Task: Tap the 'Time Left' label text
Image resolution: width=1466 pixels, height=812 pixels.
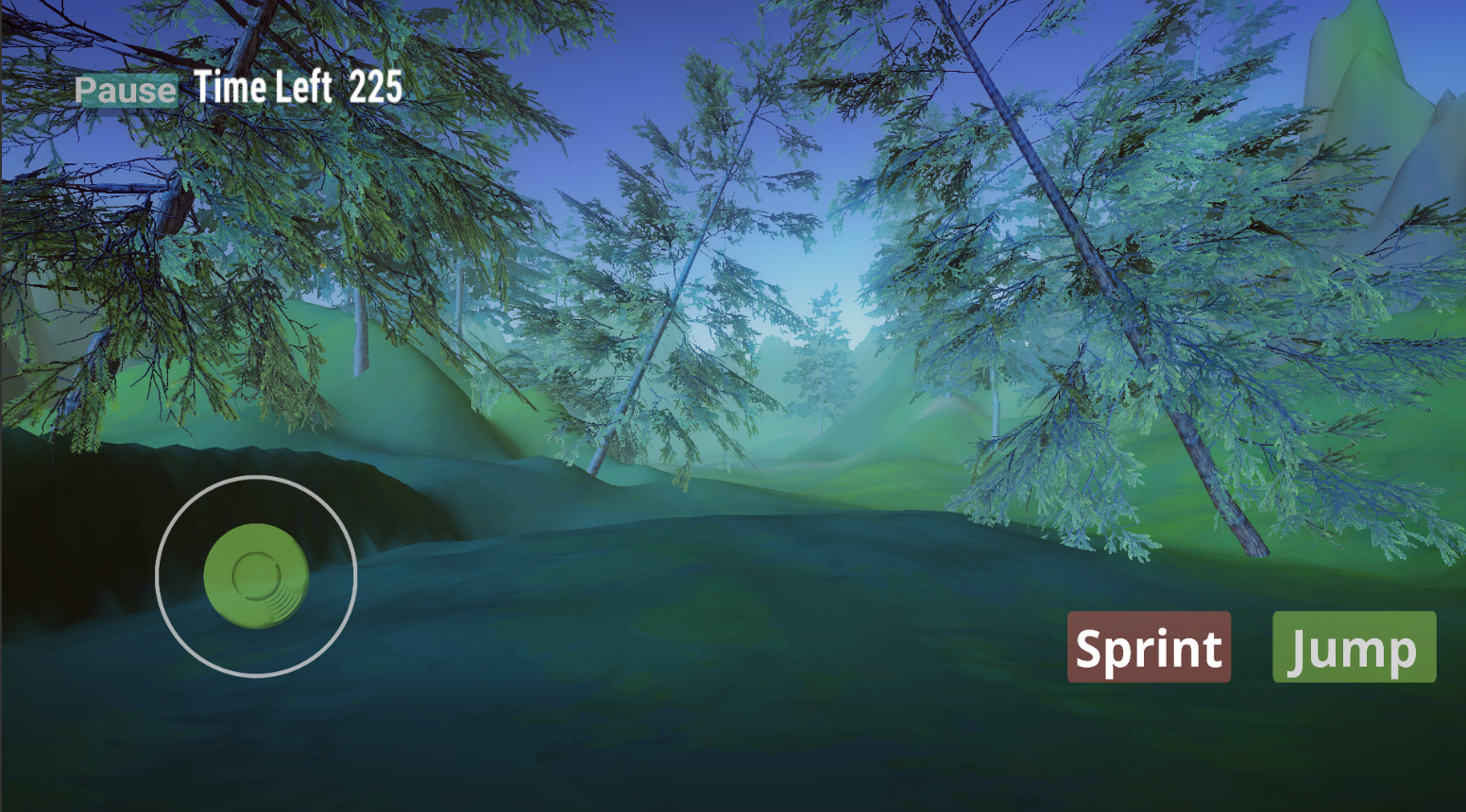Action: (264, 88)
